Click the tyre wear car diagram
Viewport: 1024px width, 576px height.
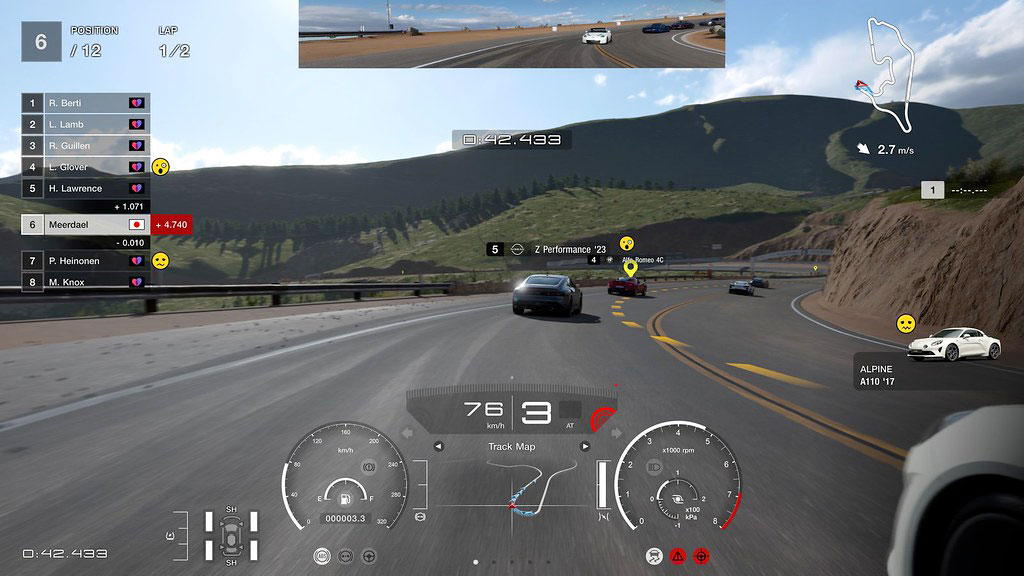(231, 534)
